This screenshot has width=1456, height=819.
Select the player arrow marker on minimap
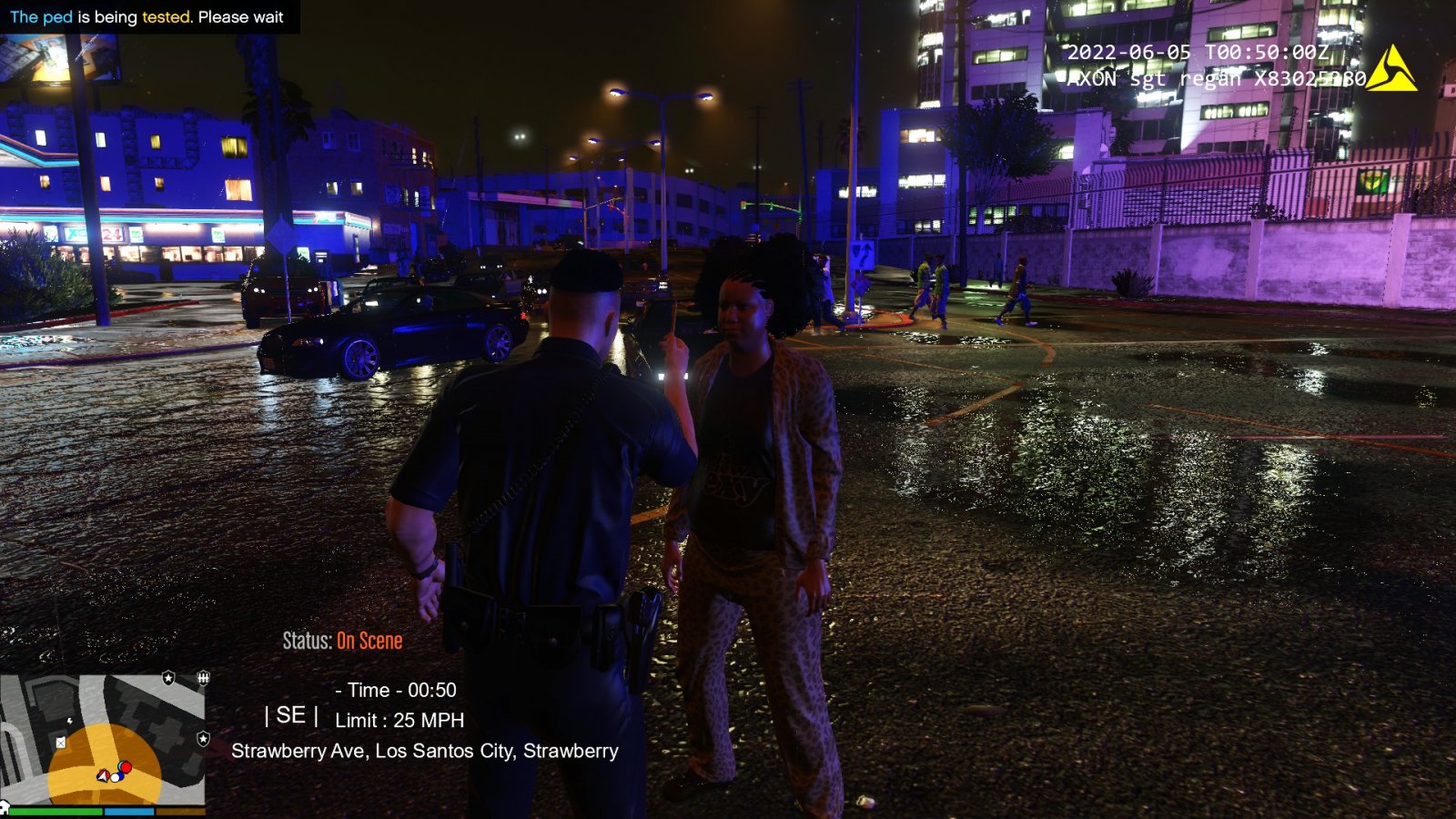coord(103,775)
